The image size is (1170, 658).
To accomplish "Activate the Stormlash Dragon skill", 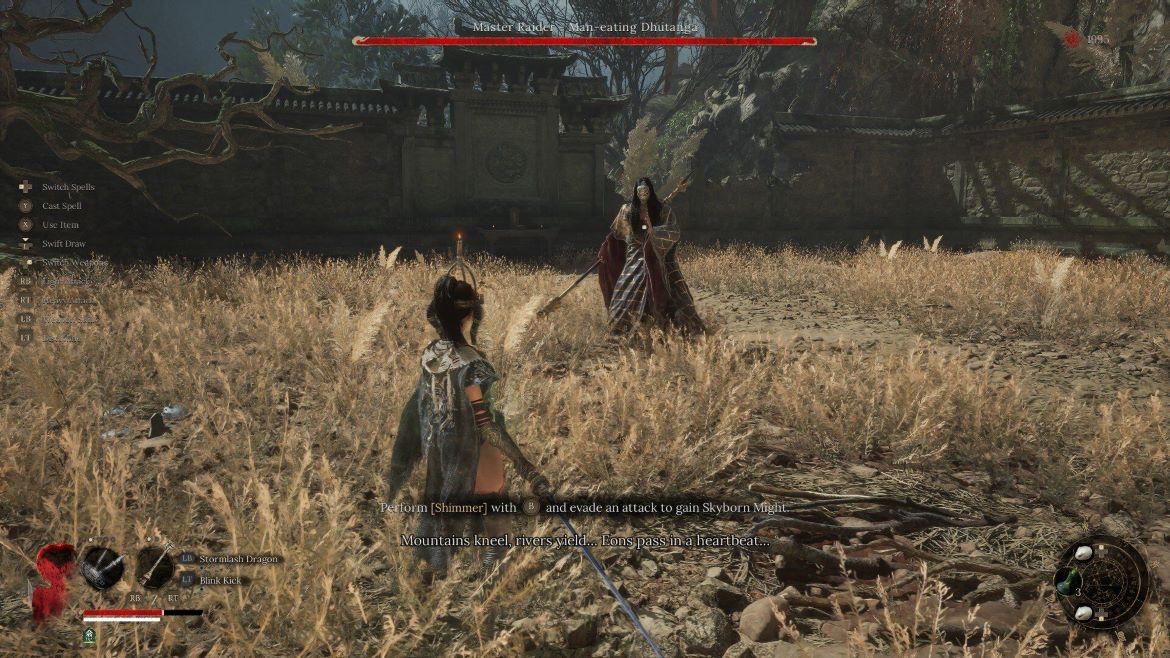I will pos(229,559).
